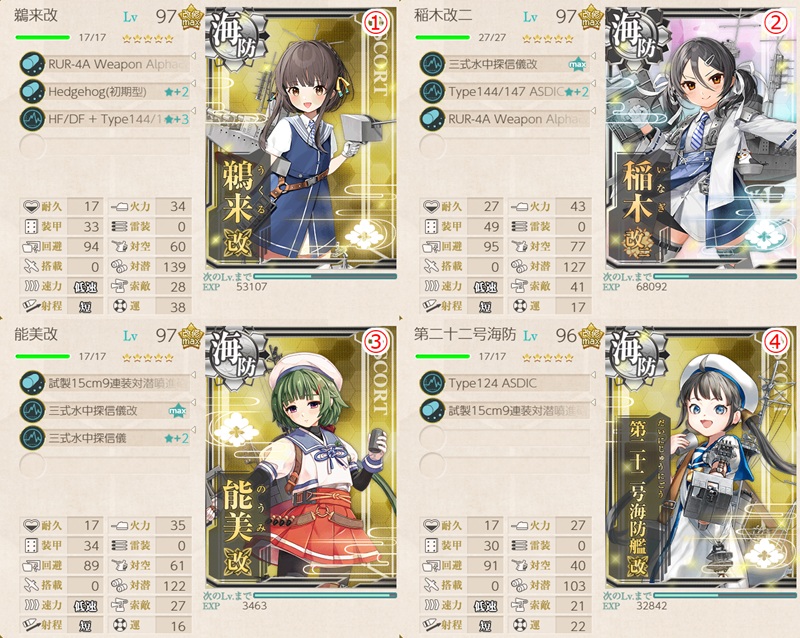The image size is (800, 638).
Task: Open the Hedgehog (初期型) equipment slot
Action: point(112,91)
